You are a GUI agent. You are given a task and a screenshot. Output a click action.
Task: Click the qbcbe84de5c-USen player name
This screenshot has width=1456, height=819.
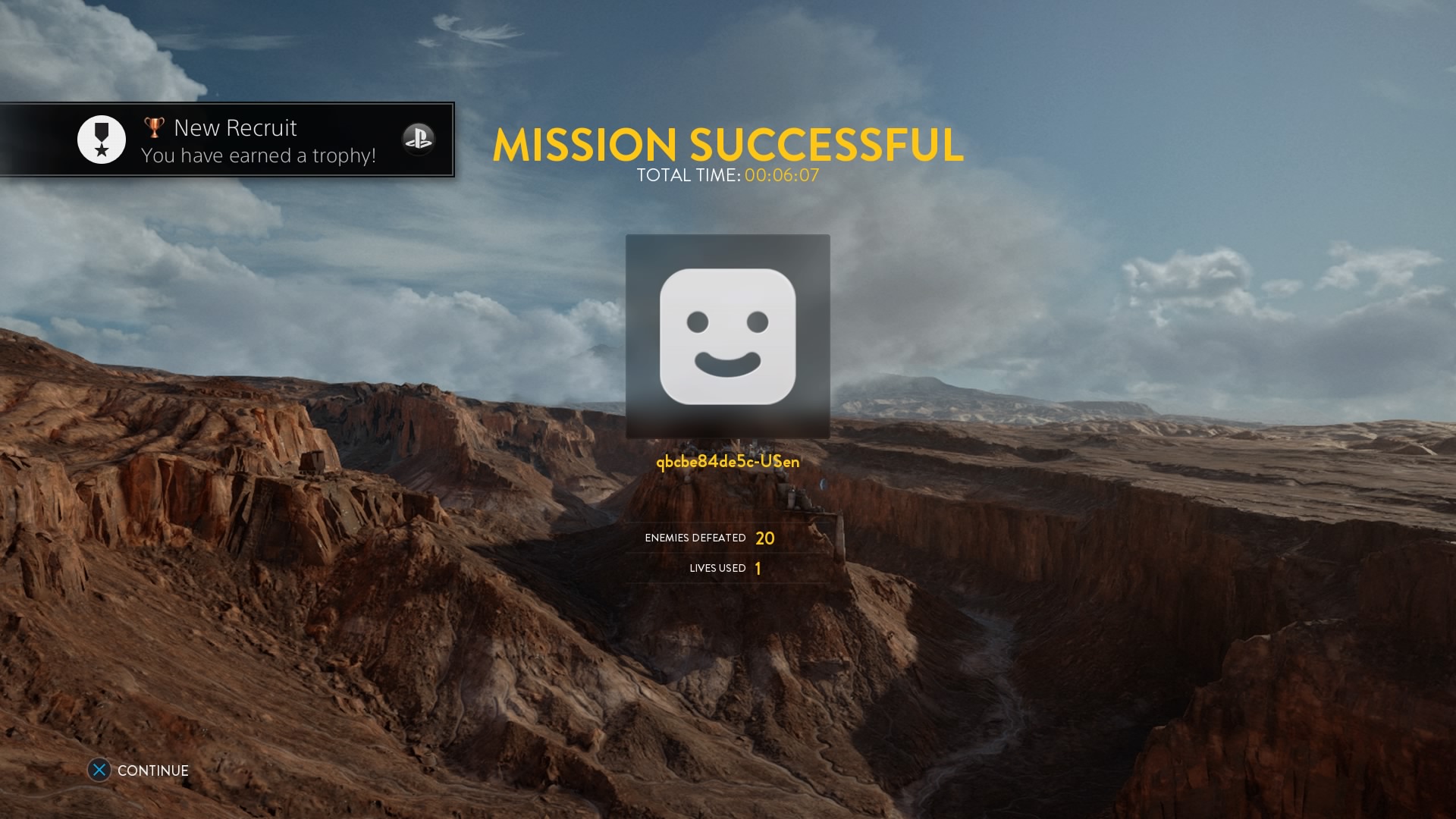pos(726,461)
